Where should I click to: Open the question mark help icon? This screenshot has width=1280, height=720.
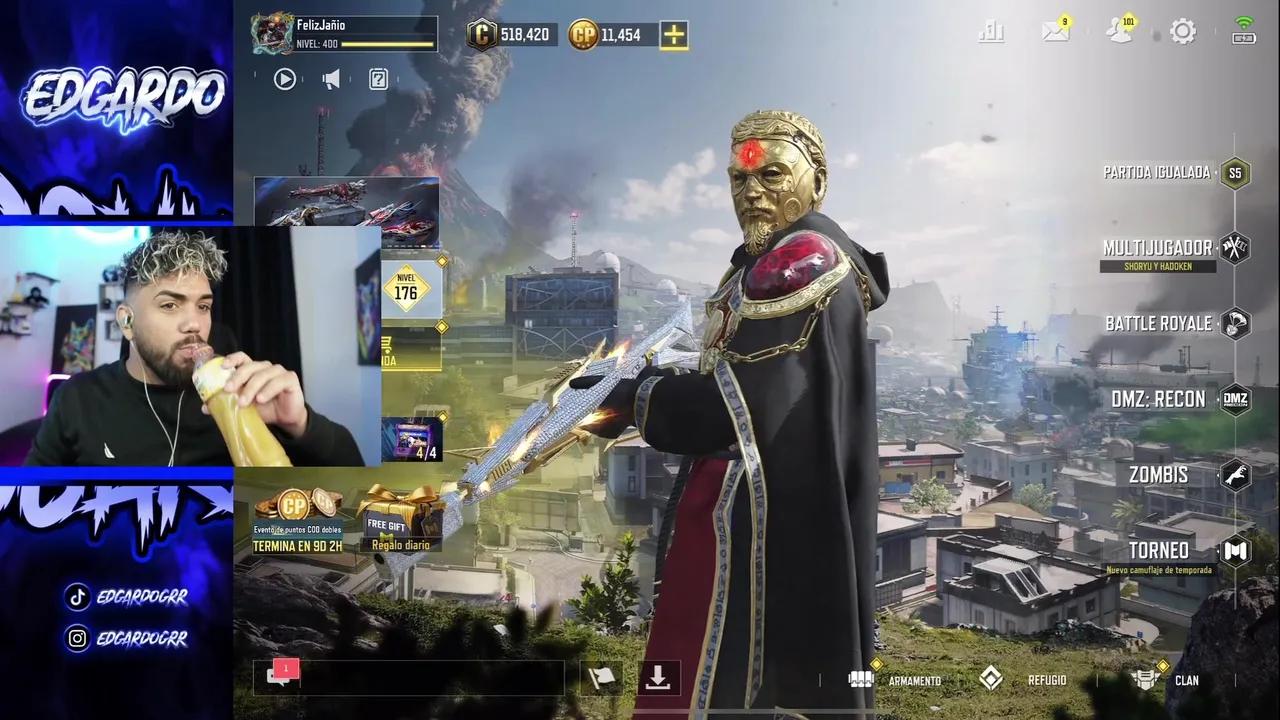378,79
